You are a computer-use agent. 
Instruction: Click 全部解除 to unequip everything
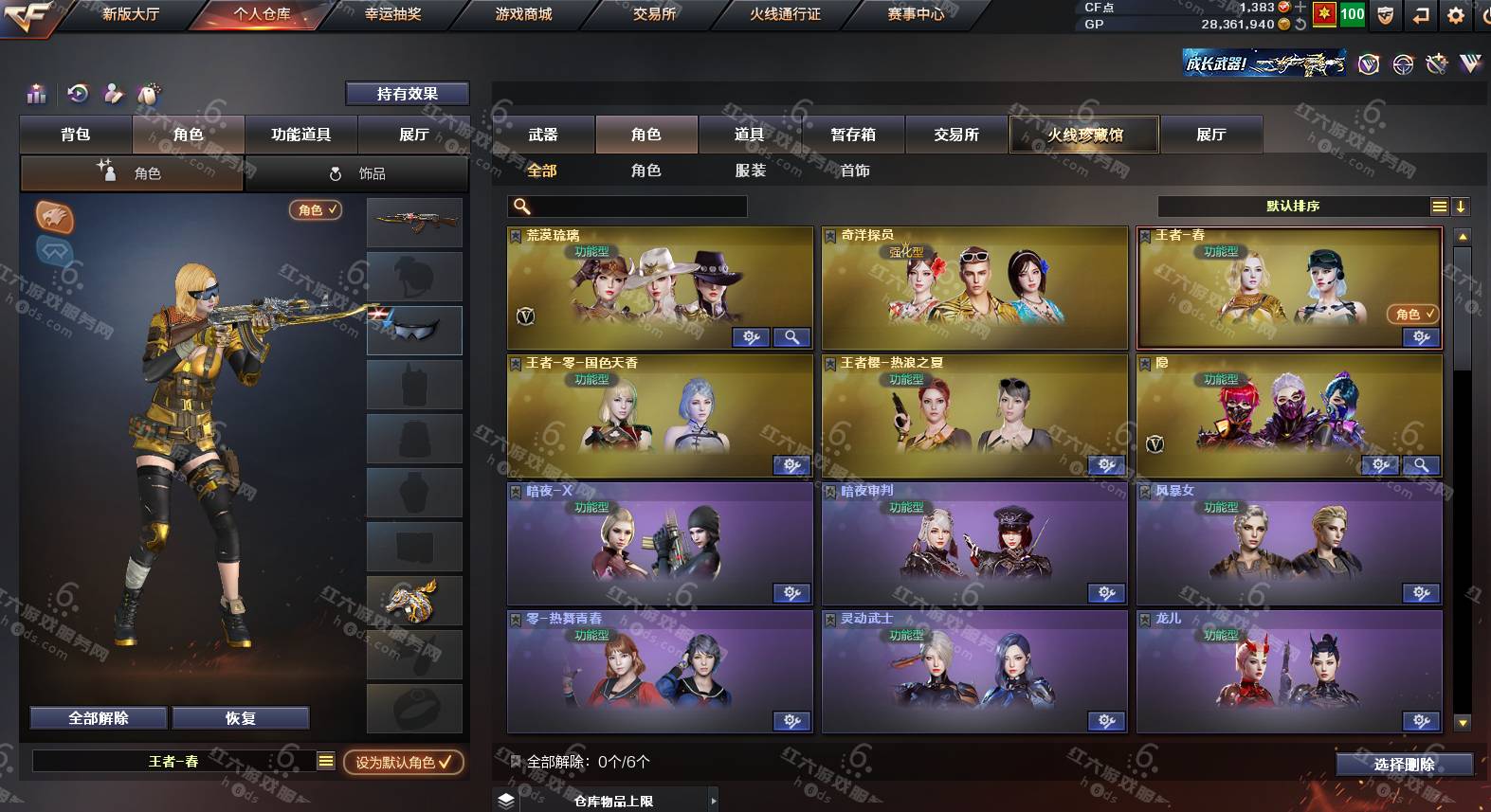tap(99, 718)
